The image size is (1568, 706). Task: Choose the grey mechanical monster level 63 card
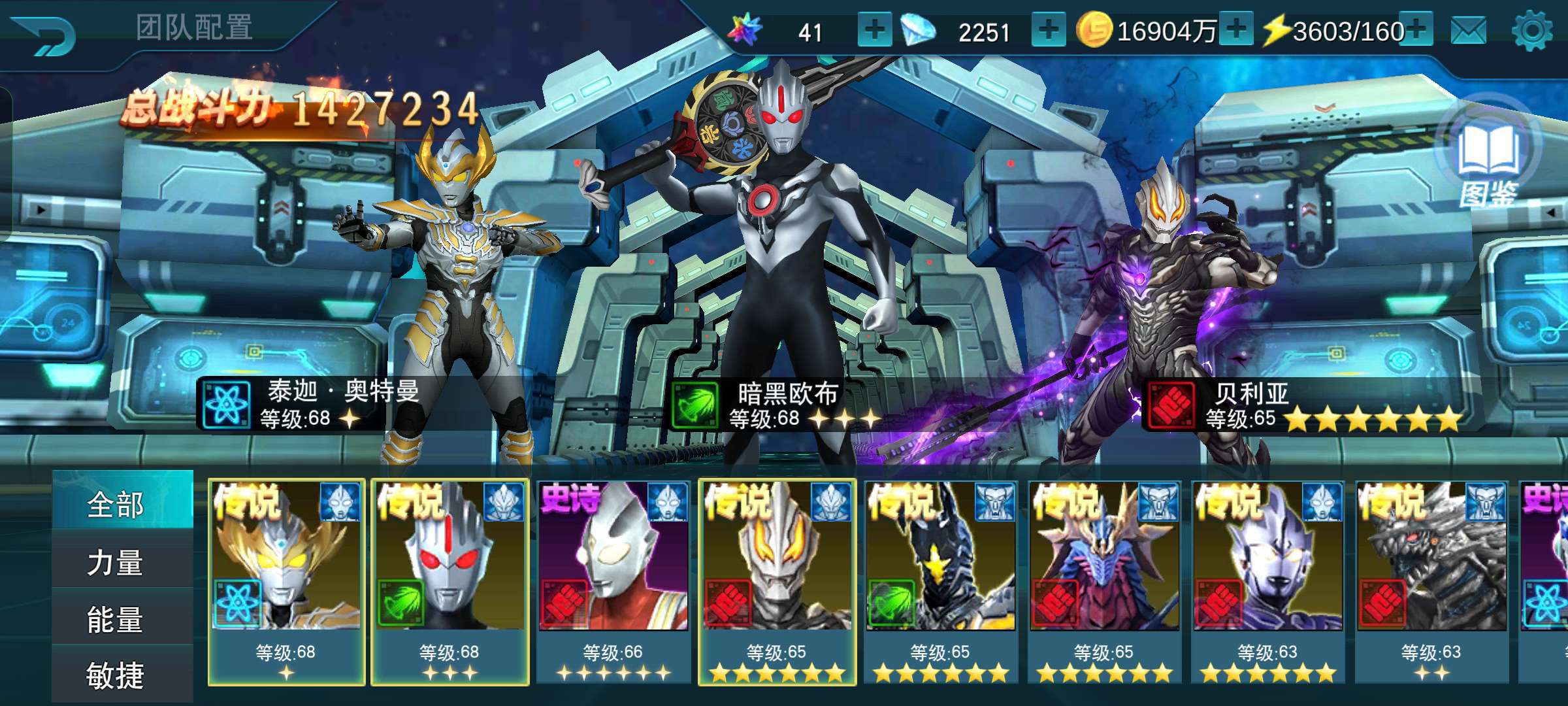pyautogui.click(x=1431, y=582)
